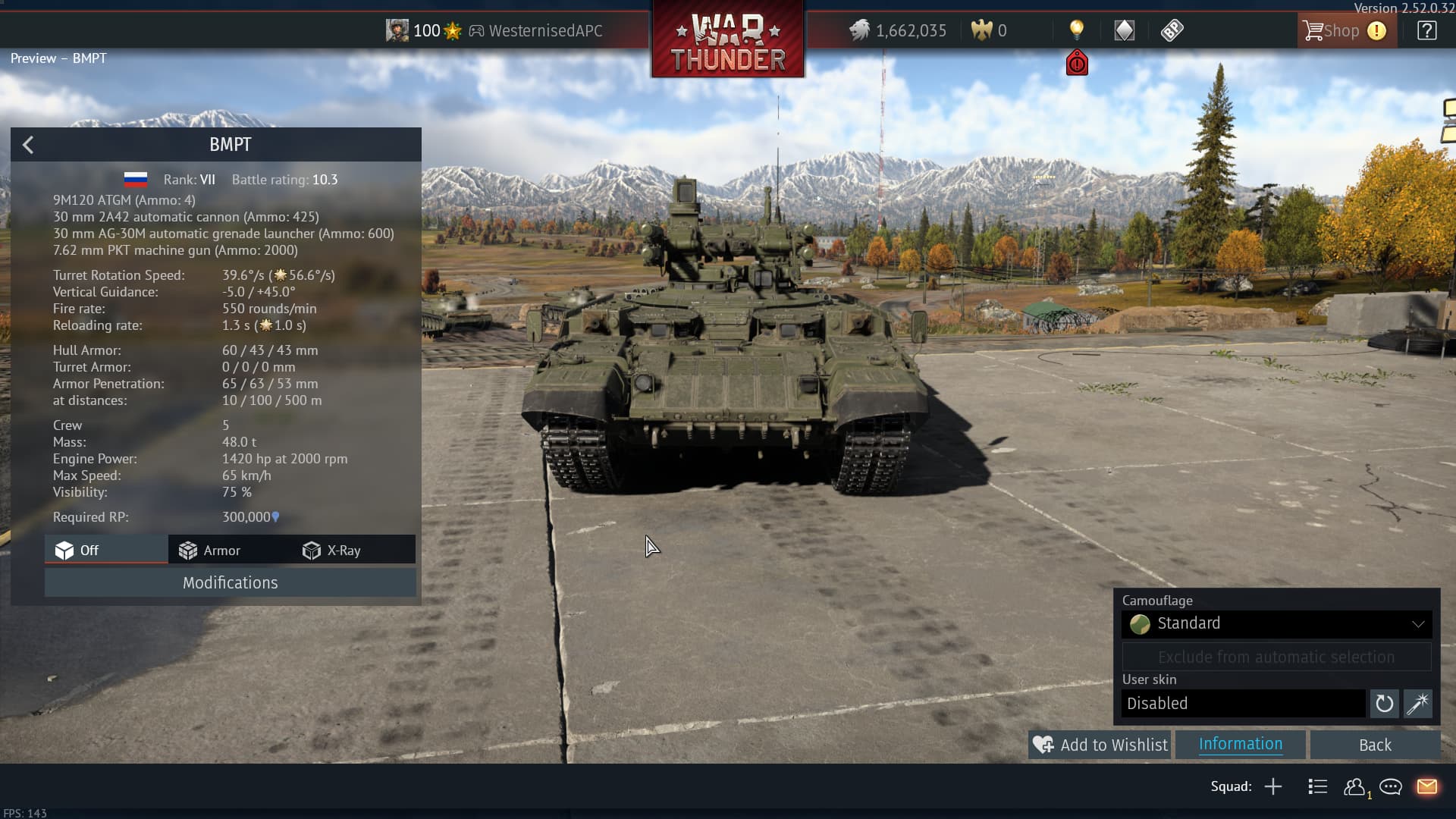
Task: Click the red warning notification icon
Action: click(x=1077, y=64)
